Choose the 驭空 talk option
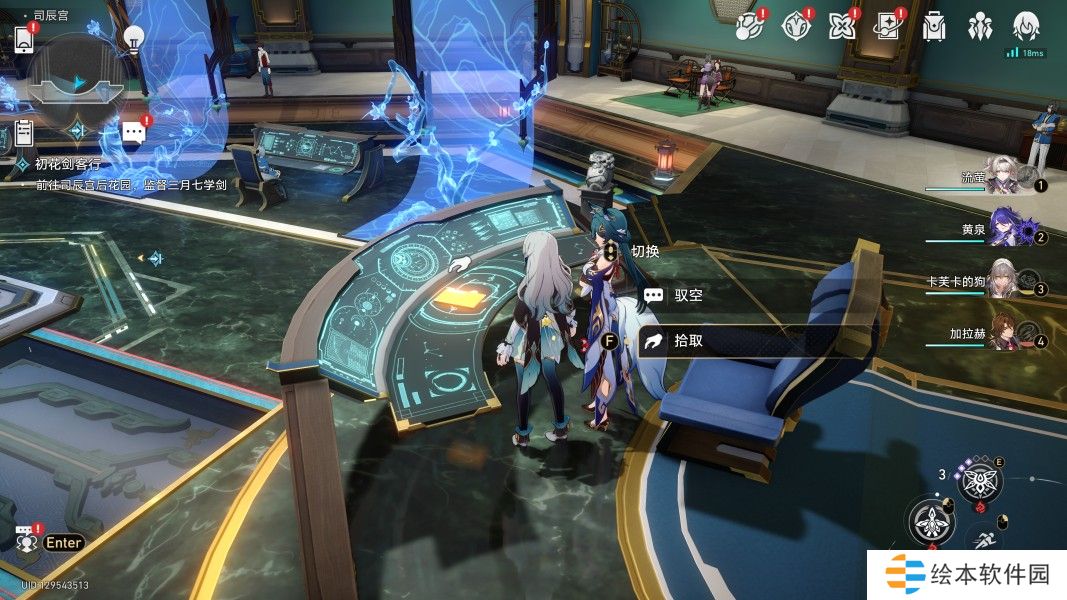The image size is (1067, 600). [x=688, y=295]
